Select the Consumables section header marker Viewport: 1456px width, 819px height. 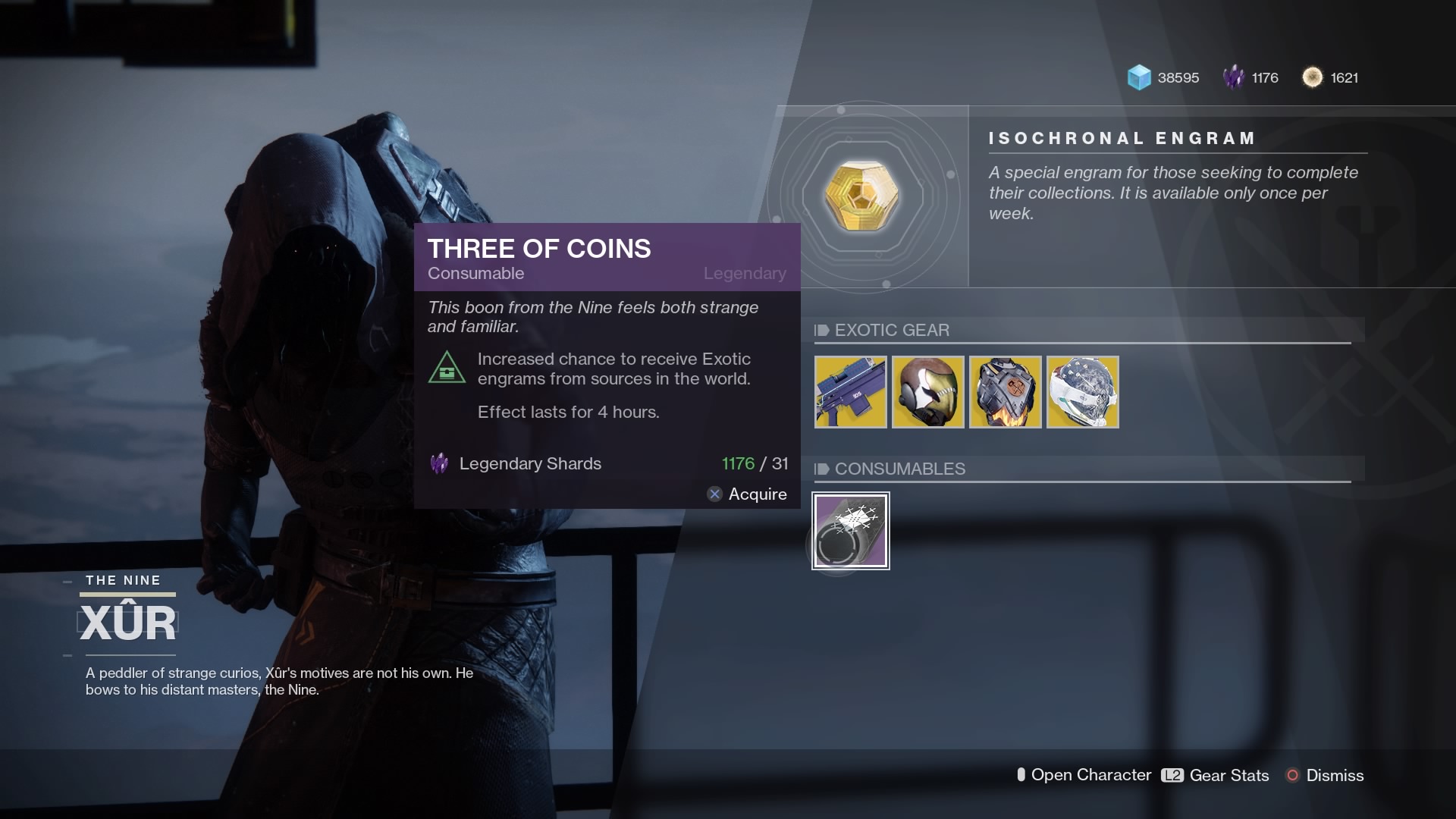click(x=821, y=469)
